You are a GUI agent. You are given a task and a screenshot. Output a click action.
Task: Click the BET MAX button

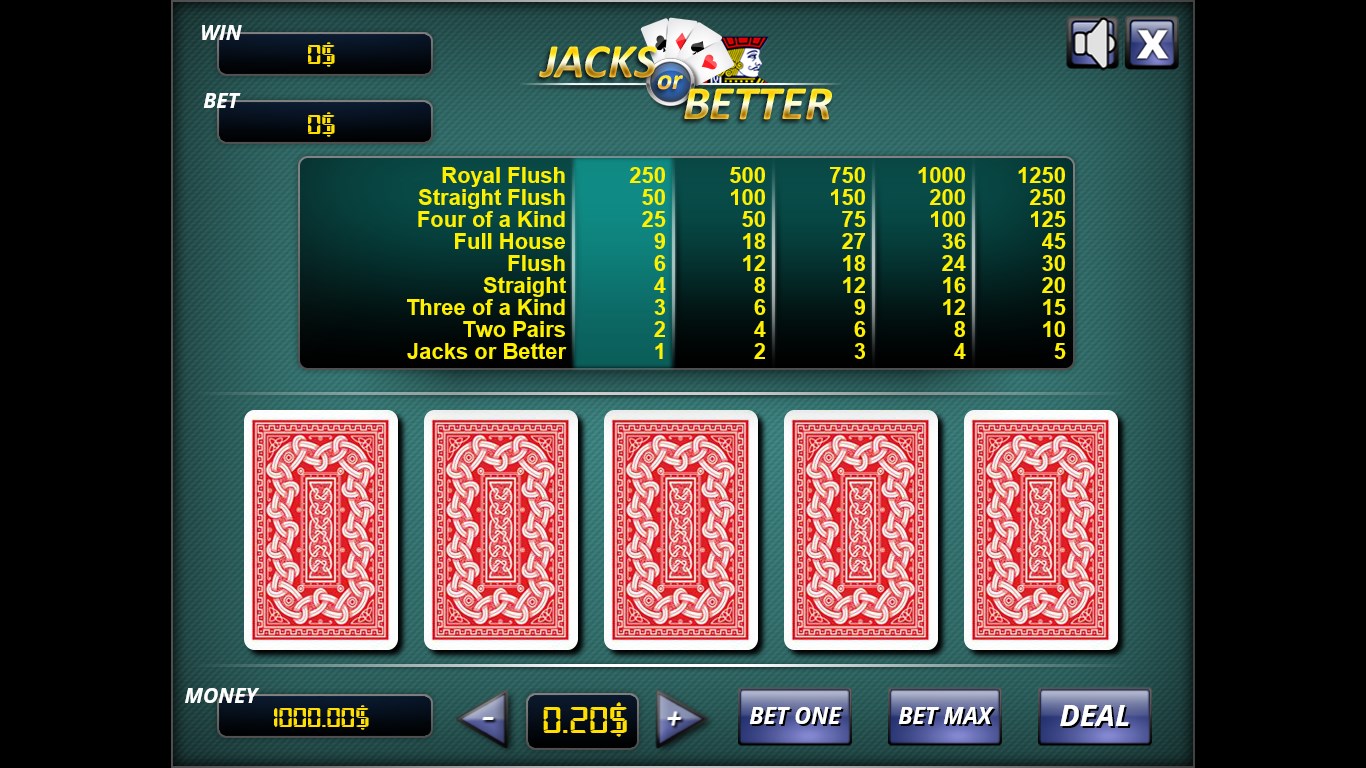(944, 716)
